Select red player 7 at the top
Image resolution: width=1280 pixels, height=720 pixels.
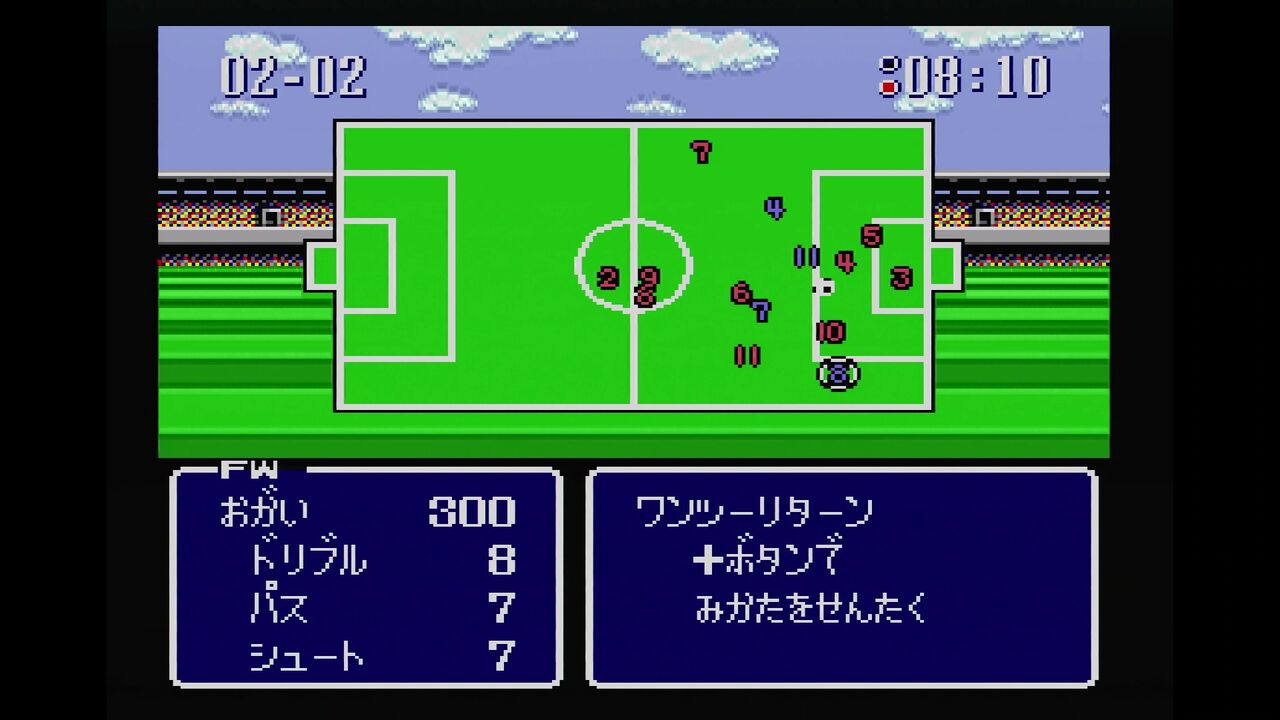click(x=700, y=152)
